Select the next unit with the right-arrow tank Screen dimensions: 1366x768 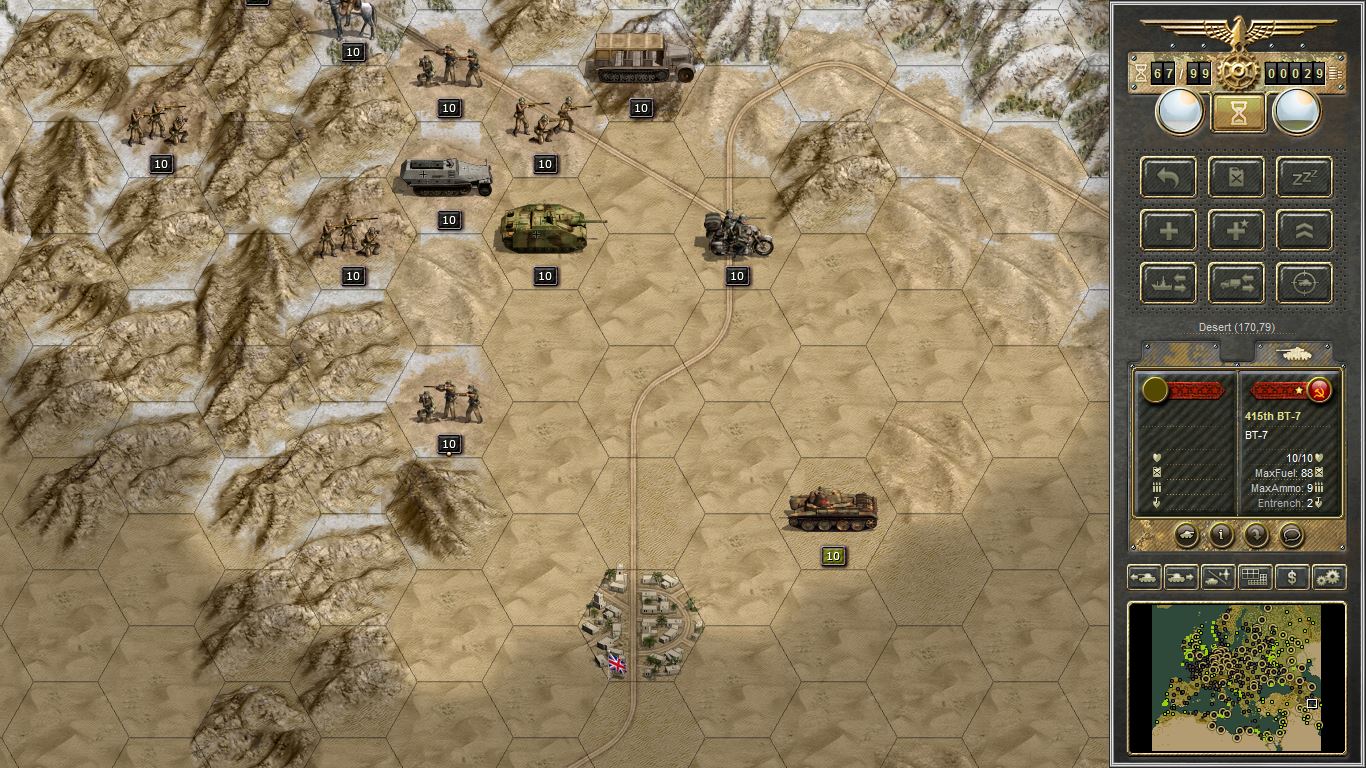(1180, 577)
